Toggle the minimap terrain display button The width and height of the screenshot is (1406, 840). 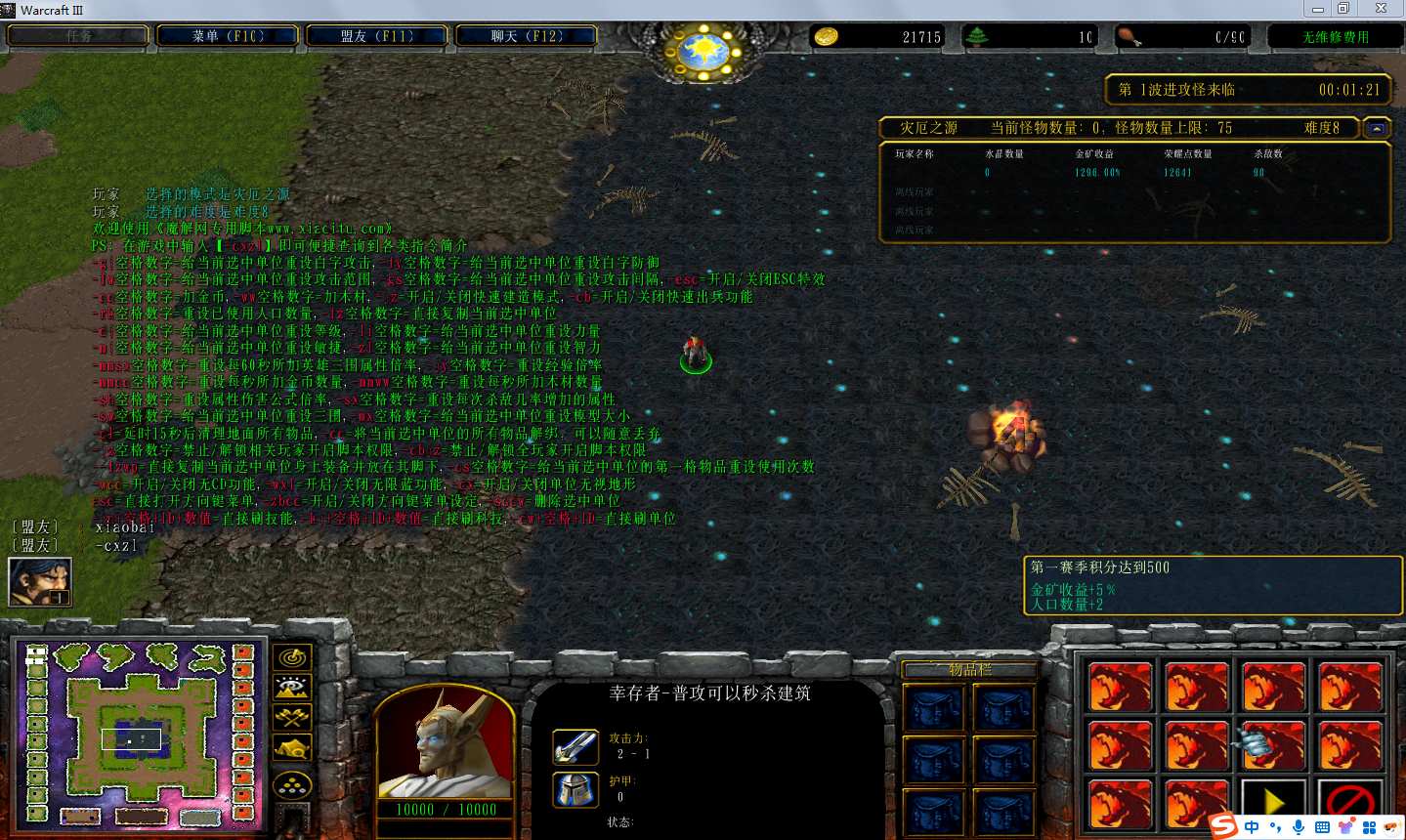[x=292, y=688]
